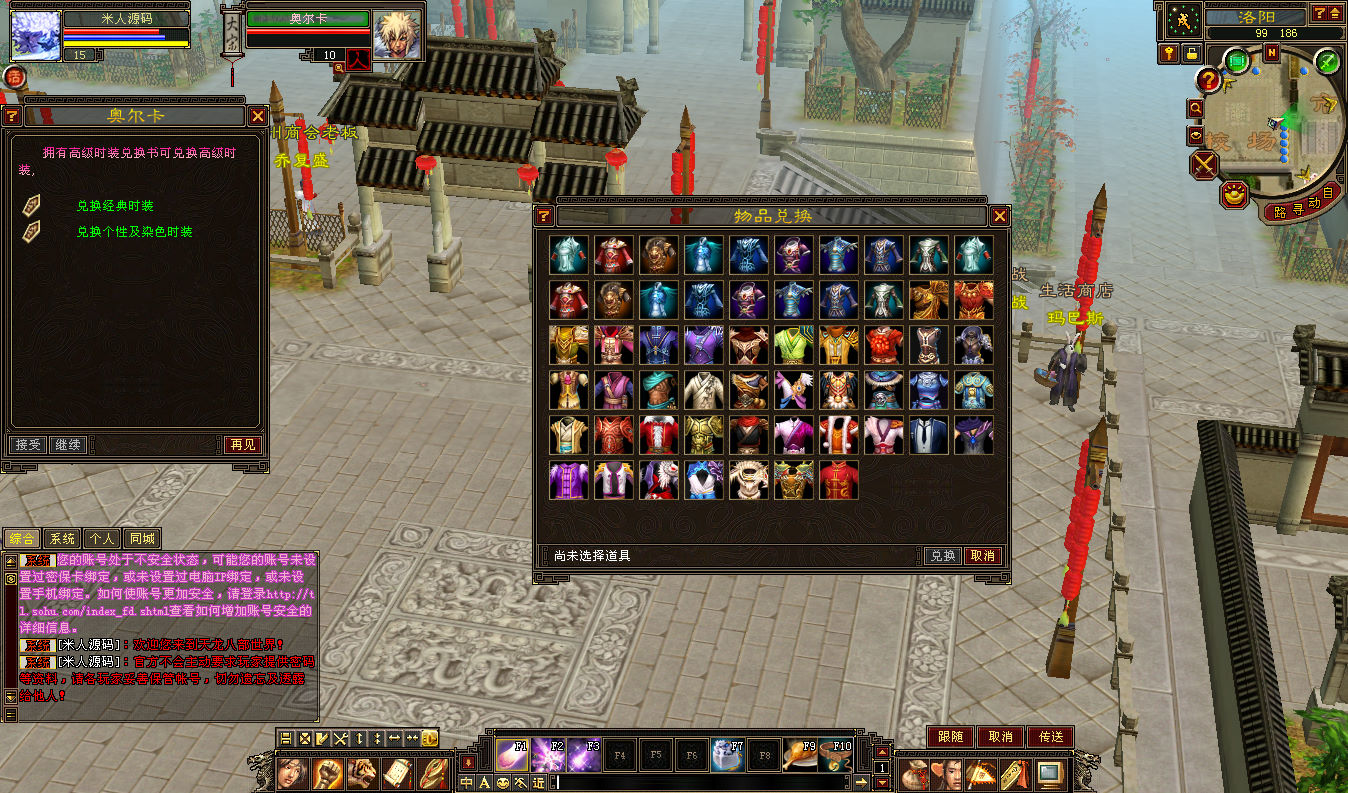Screen dimensions: 1348x793
Task: Click the 继续 continue button
Action: pos(67,445)
